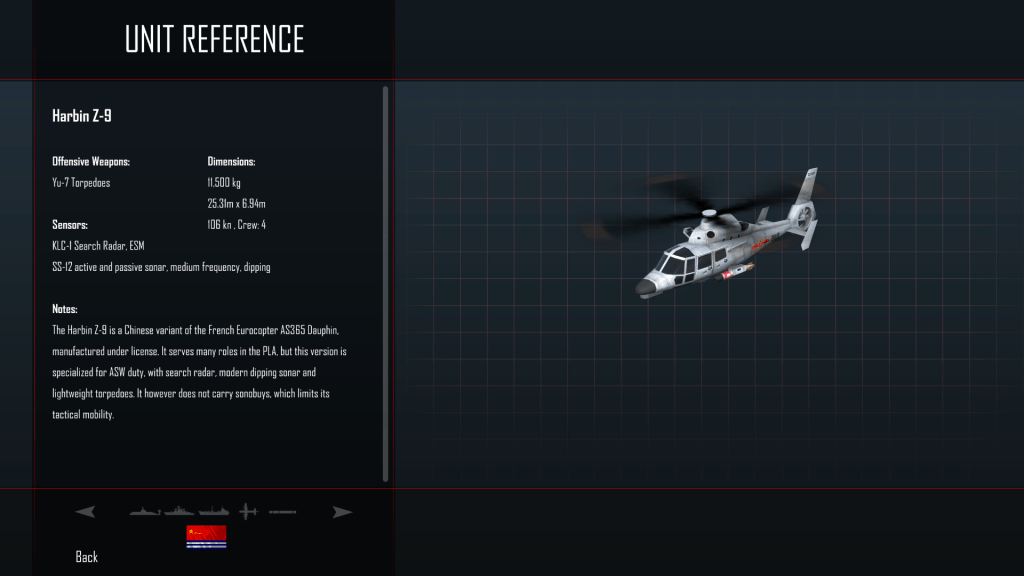Image resolution: width=1024 pixels, height=576 pixels.
Task: Select the merchant ship category icon
Action: [x=214, y=512]
